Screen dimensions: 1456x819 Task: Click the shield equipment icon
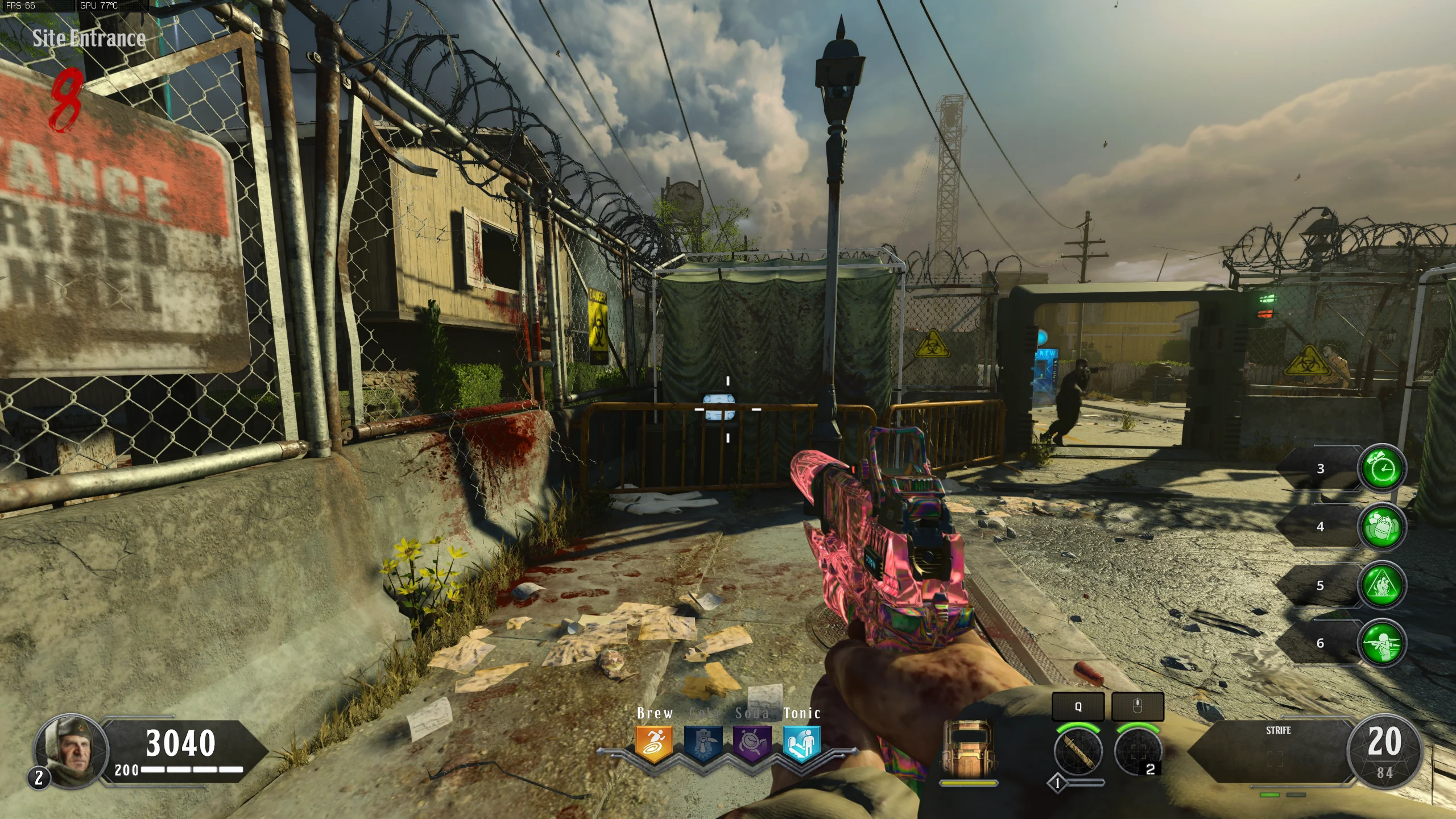(x=967, y=750)
